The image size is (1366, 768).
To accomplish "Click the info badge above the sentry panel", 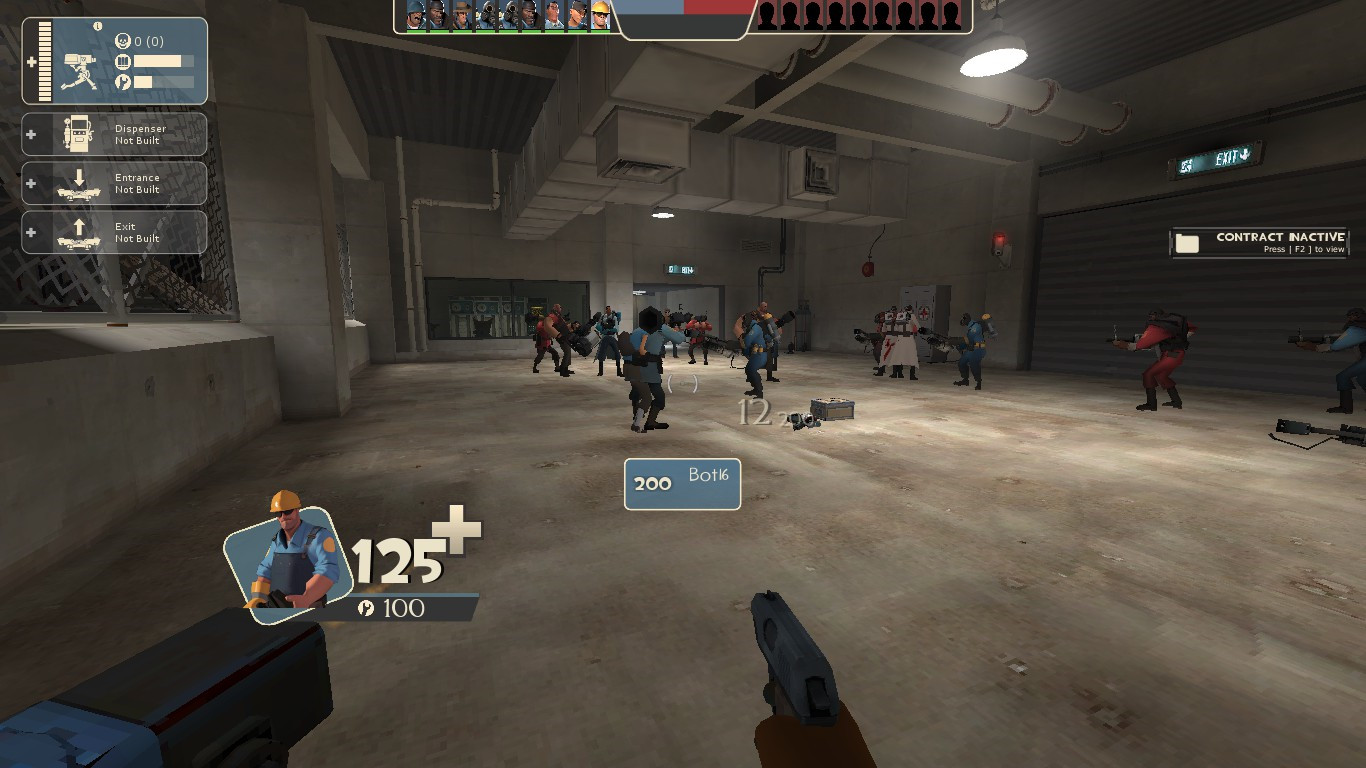I will (97, 25).
